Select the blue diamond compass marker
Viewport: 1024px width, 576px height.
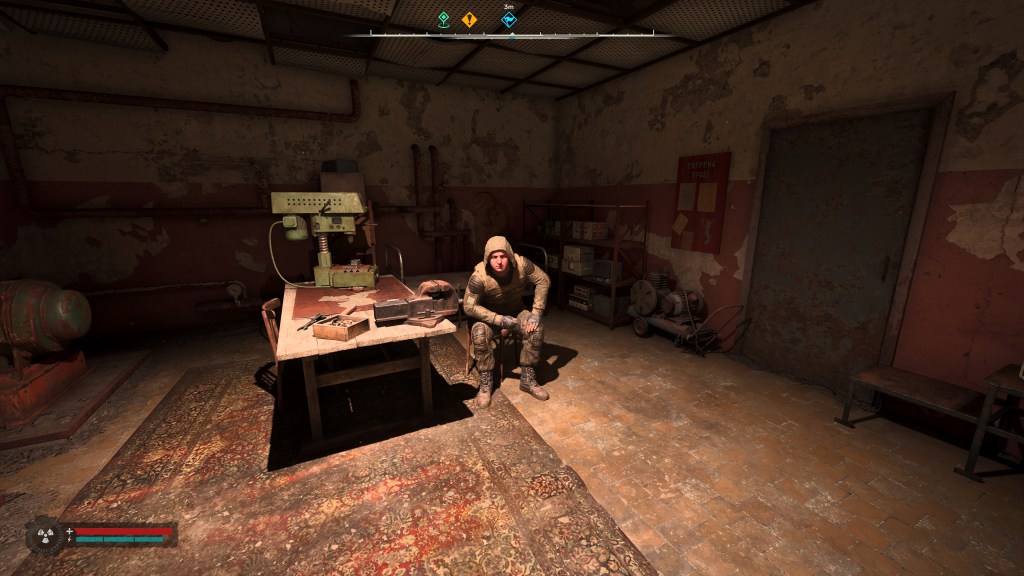[x=510, y=18]
